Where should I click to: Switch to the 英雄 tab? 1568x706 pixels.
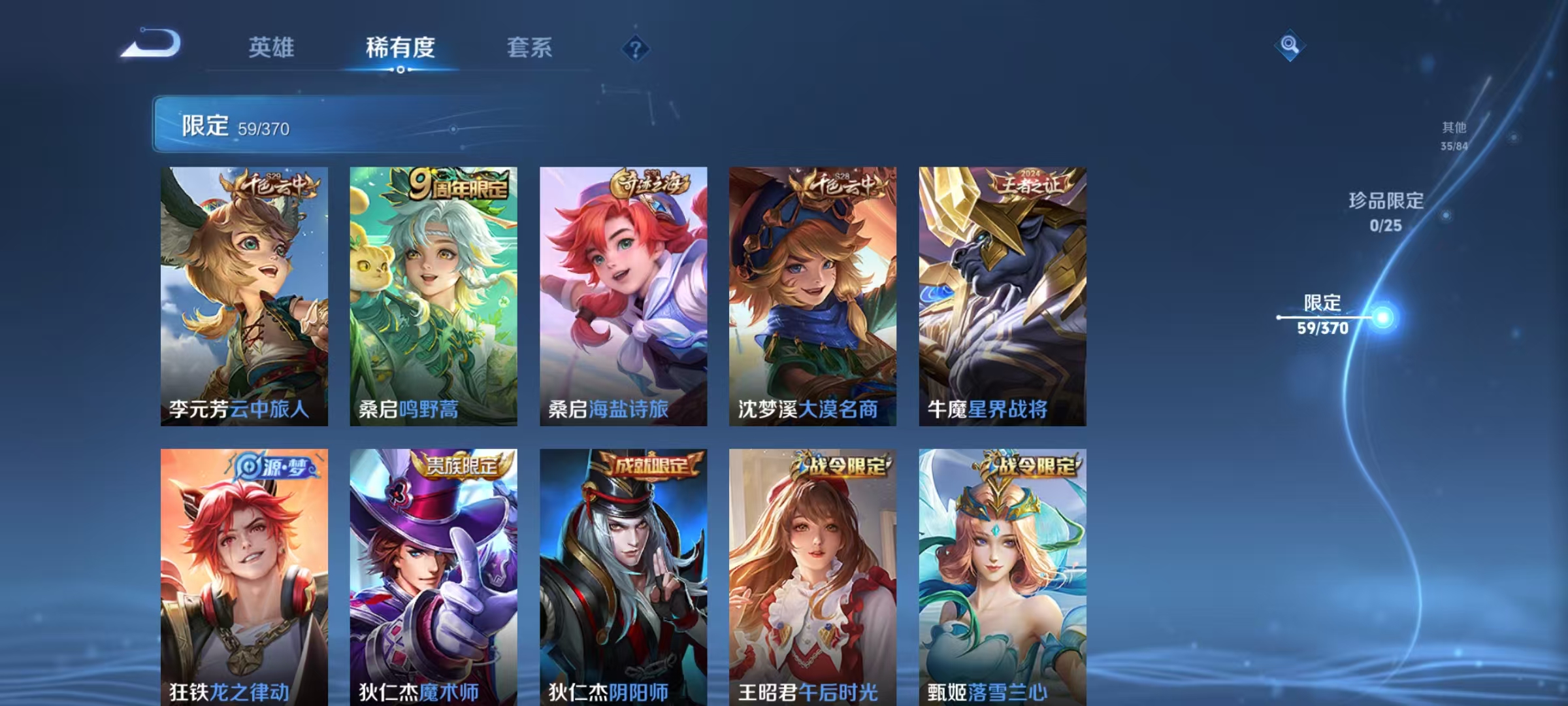(x=272, y=47)
